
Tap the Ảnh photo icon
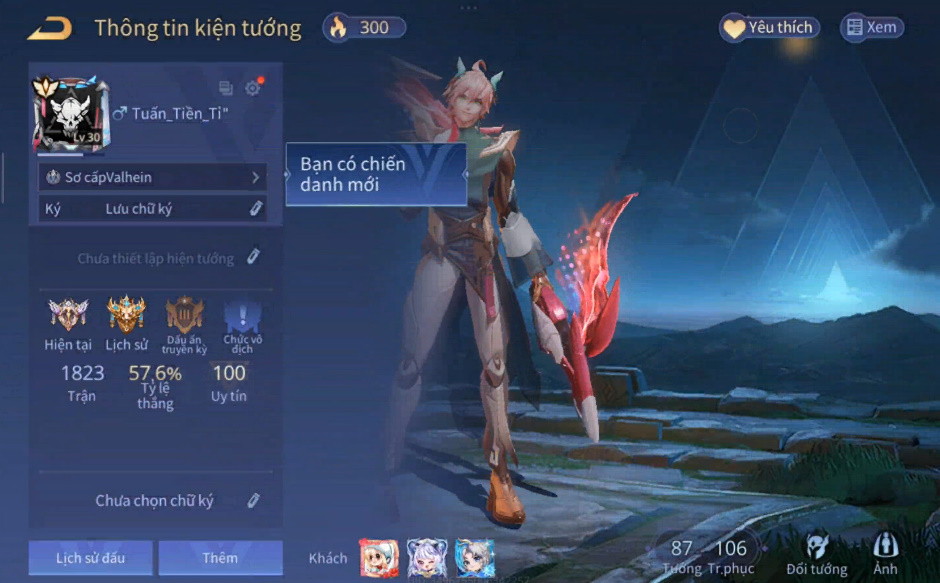pyautogui.click(x=884, y=552)
